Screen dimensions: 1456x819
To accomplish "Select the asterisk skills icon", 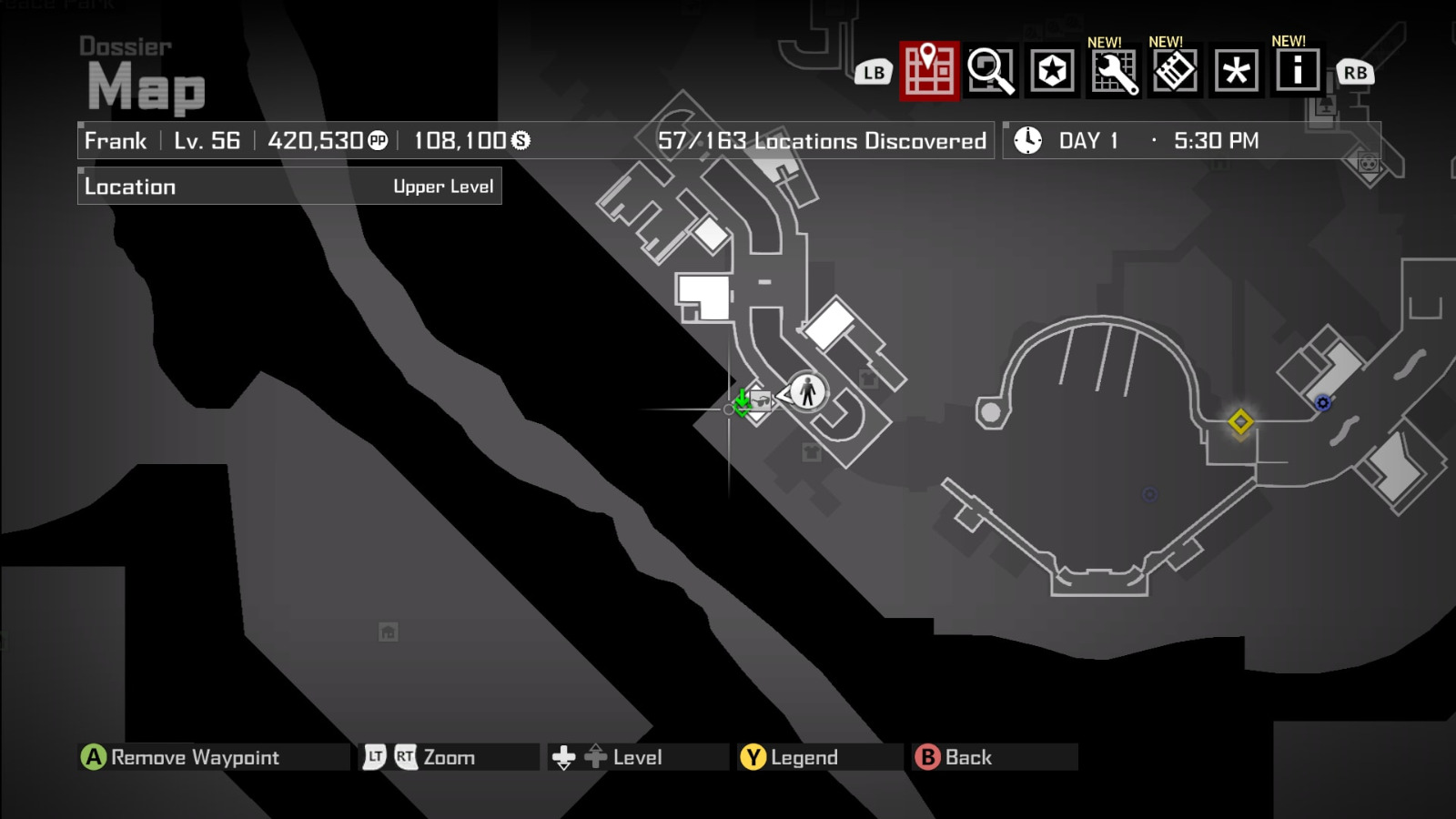I will pyautogui.click(x=1237, y=69).
